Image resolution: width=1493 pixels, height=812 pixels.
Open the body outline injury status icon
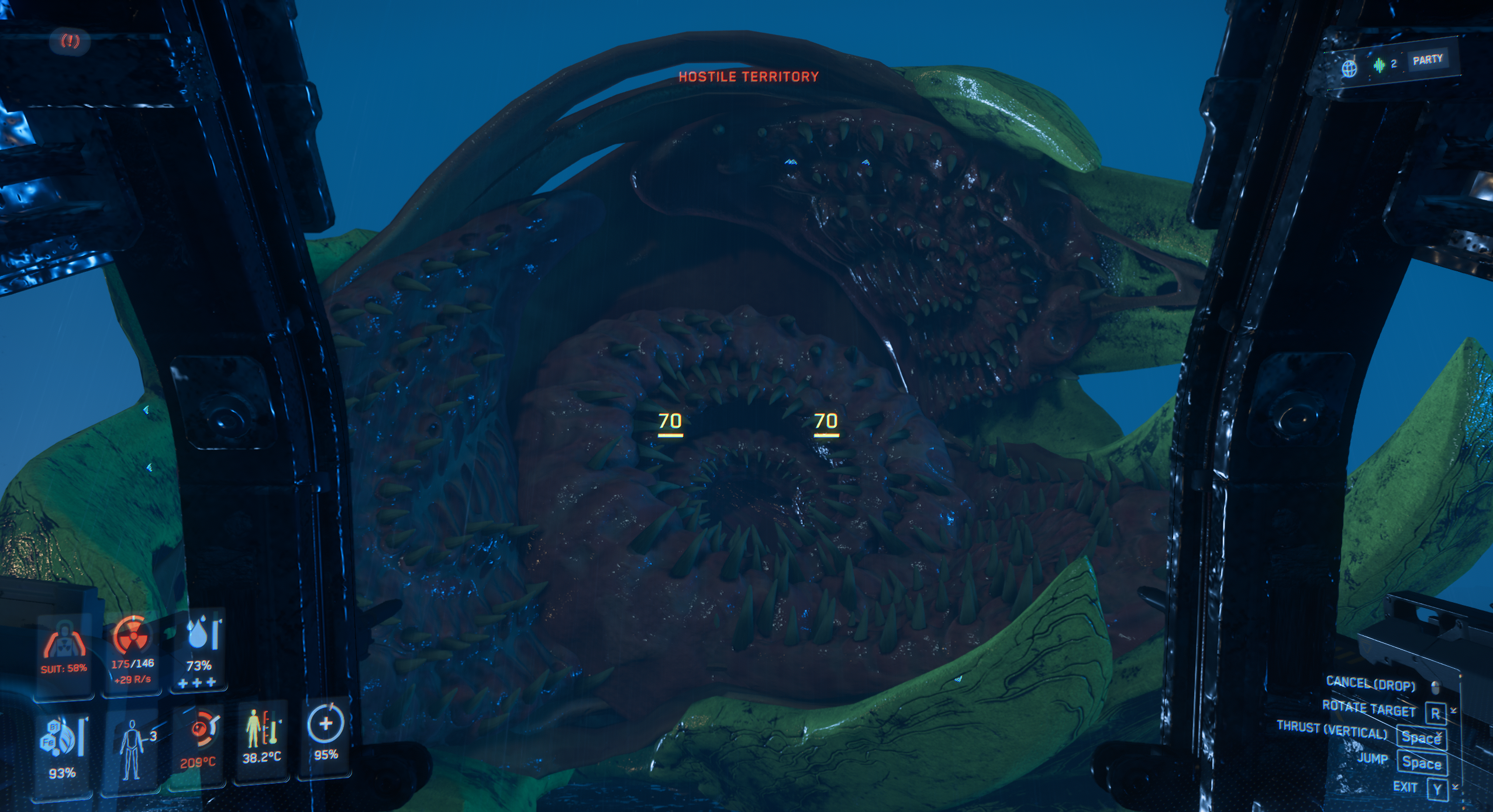(x=131, y=749)
